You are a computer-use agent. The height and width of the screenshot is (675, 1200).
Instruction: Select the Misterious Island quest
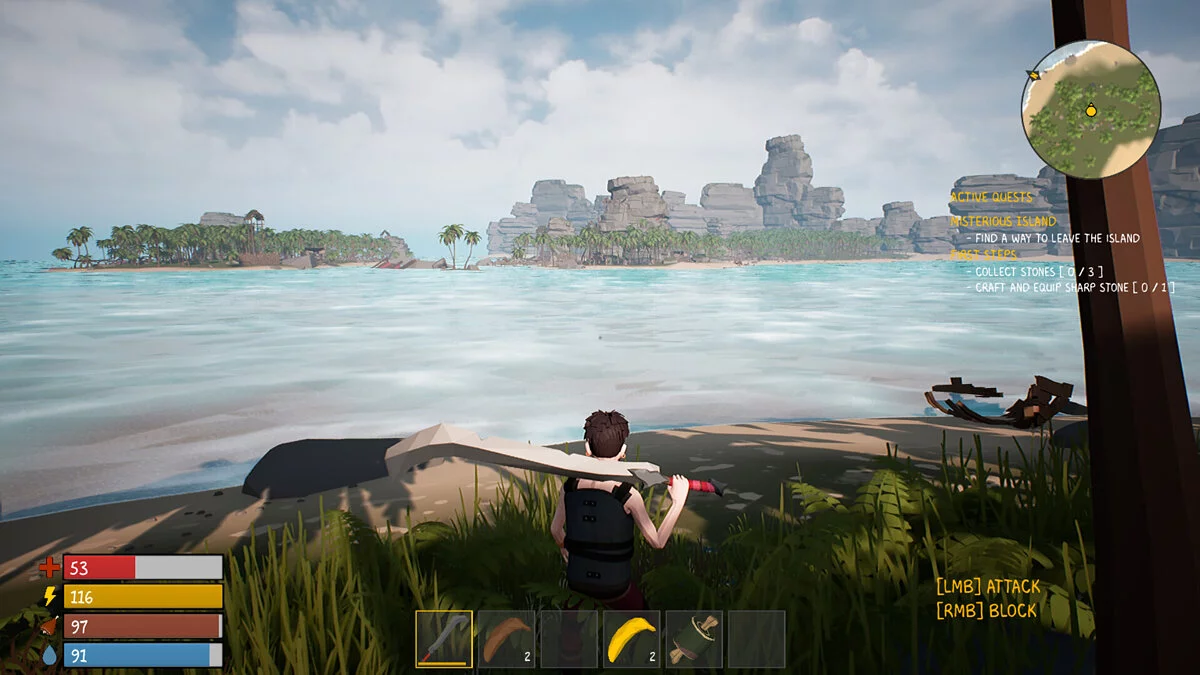pyautogui.click(x=1002, y=221)
